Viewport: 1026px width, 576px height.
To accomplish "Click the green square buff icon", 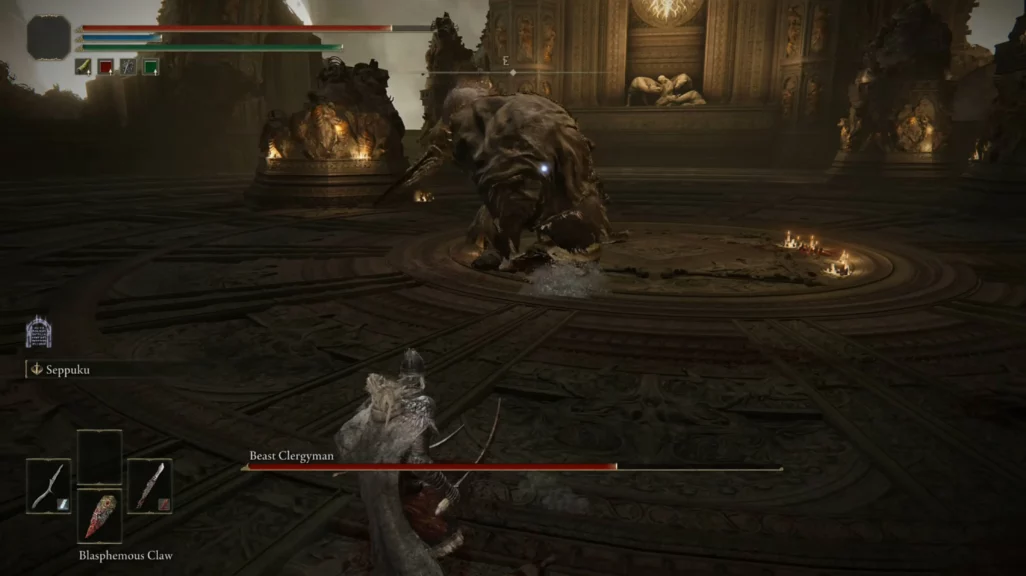I will click(x=151, y=67).
